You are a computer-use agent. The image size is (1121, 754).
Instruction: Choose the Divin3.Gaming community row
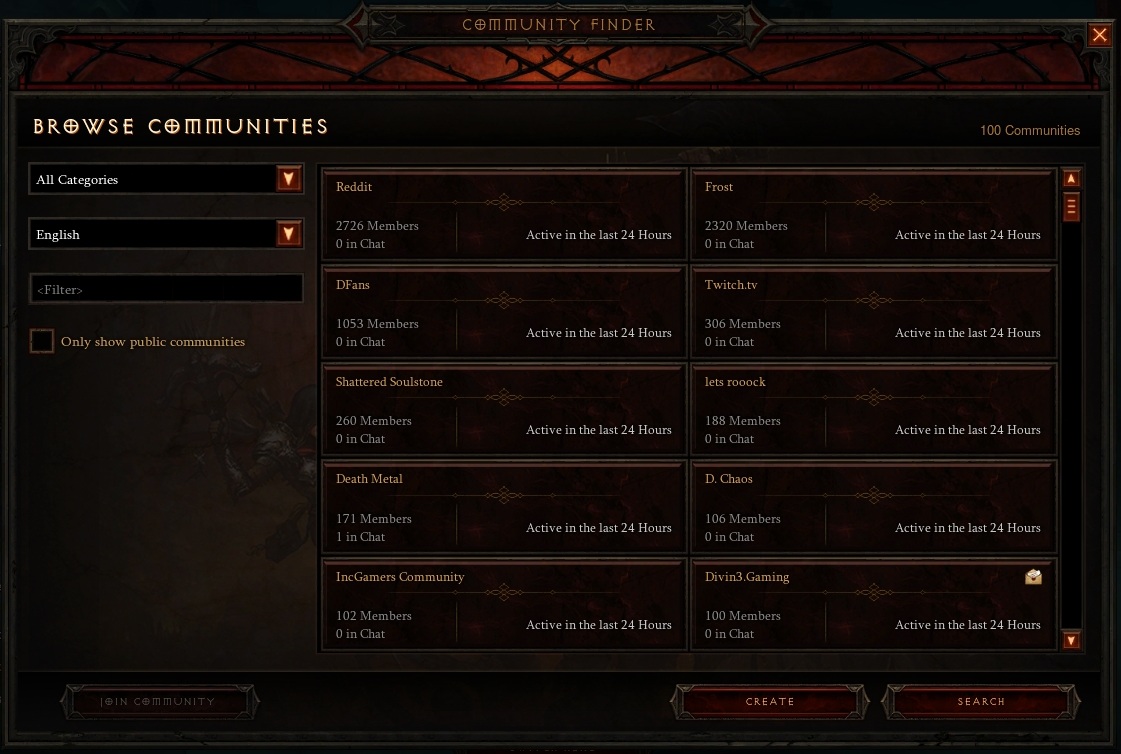click(872, 605)
